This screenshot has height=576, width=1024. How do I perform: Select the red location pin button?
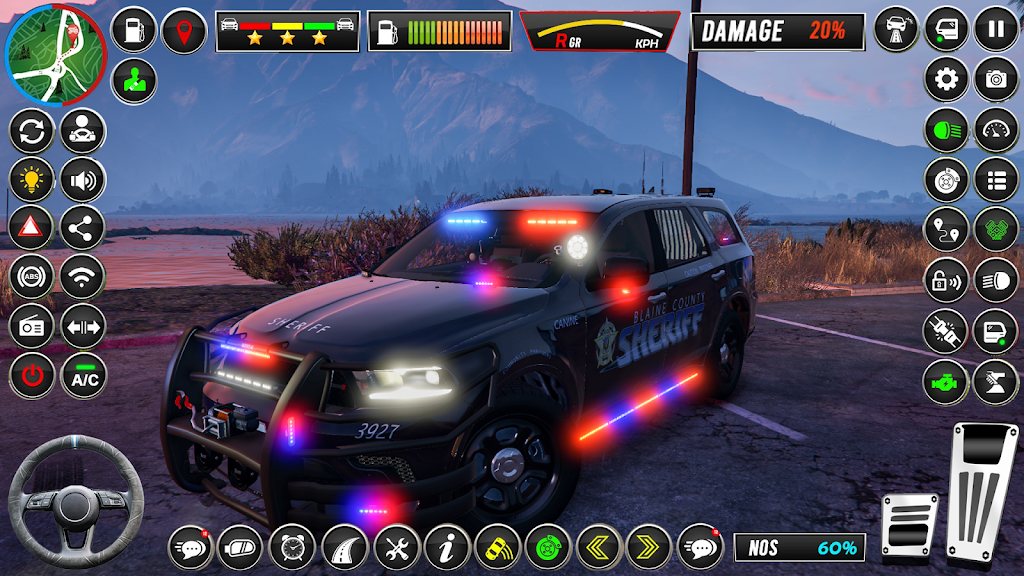pyautogui.click(x=184, y=30)
